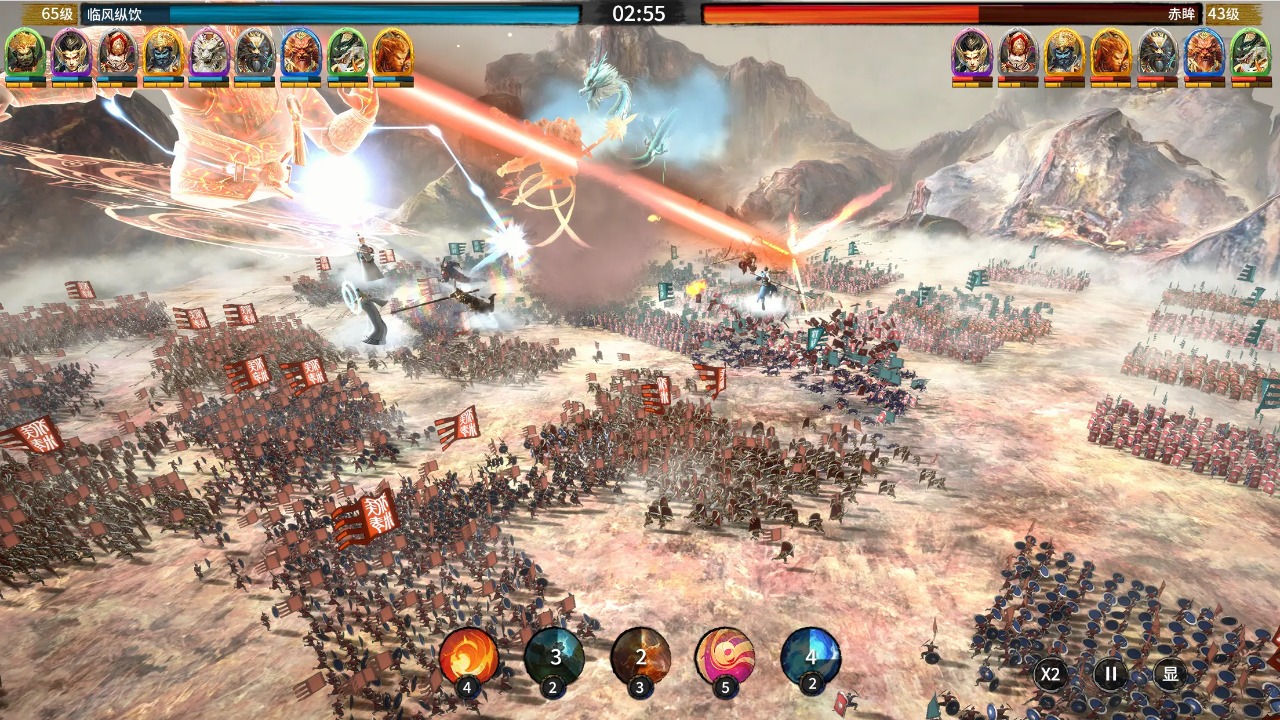Select the blue ice skill icon

[x=810, y=656]
